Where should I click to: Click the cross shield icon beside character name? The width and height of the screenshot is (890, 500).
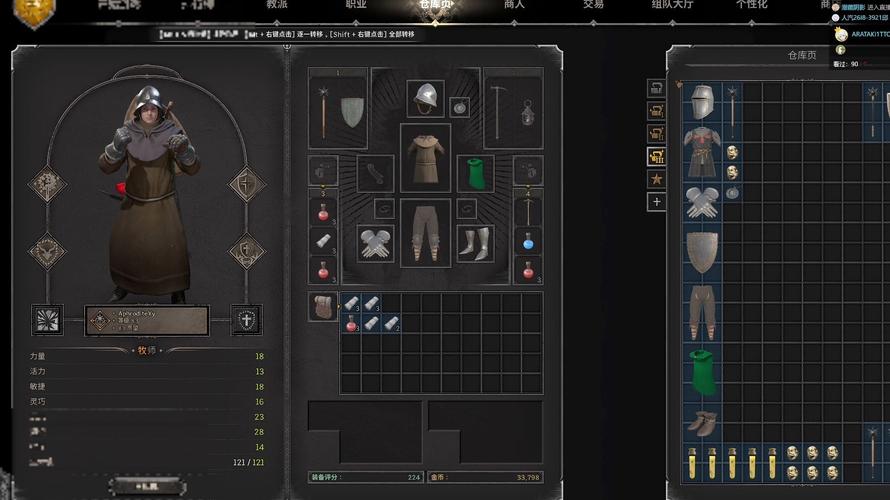[x=246, y=320]
